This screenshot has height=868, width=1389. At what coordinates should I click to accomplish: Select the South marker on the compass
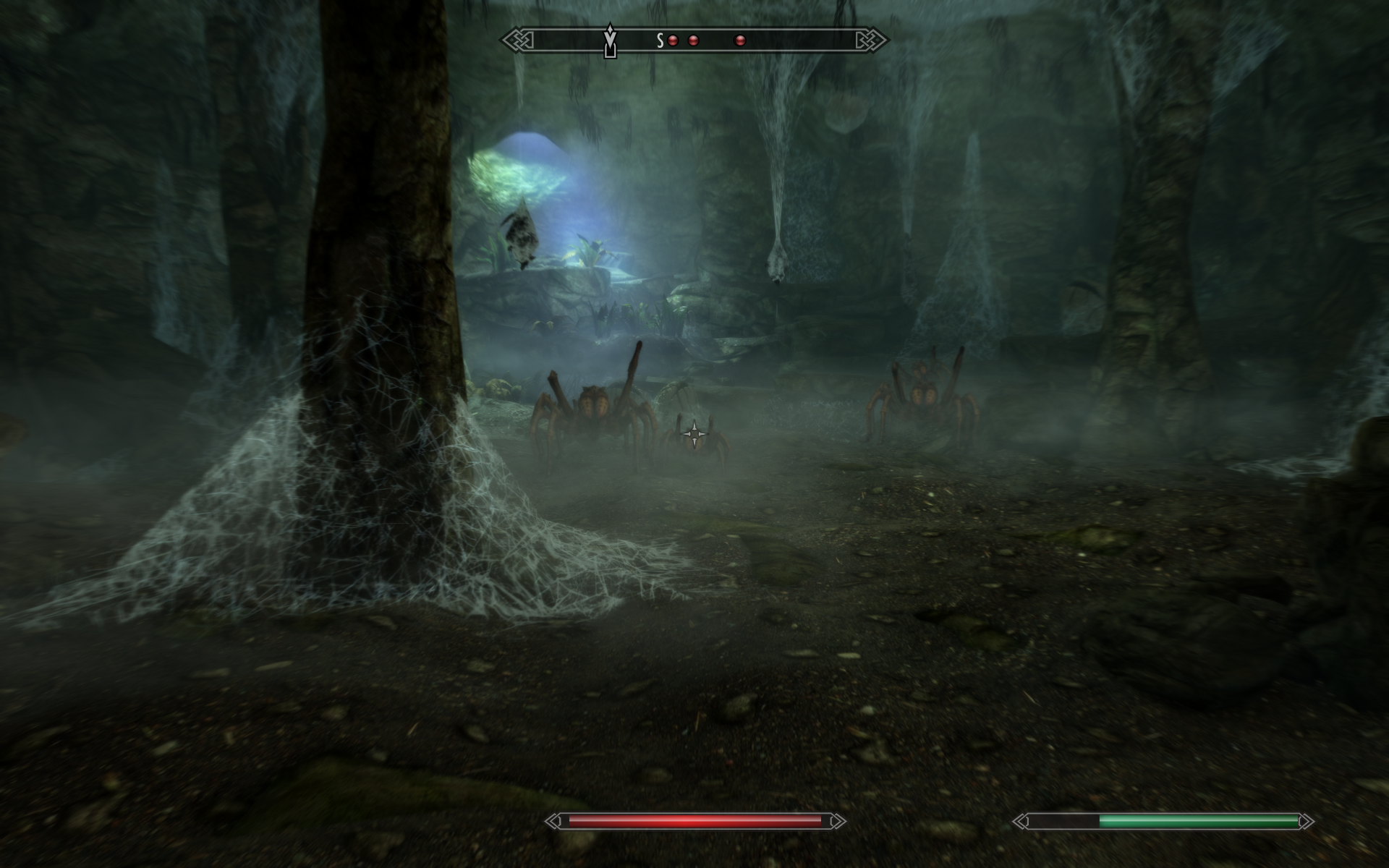(660, 41)
